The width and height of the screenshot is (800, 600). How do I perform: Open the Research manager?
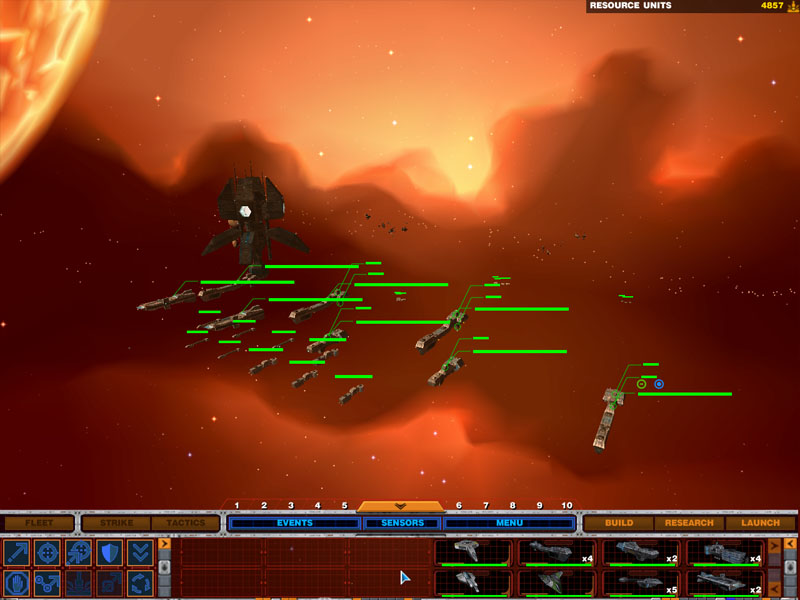pos(690,523)
